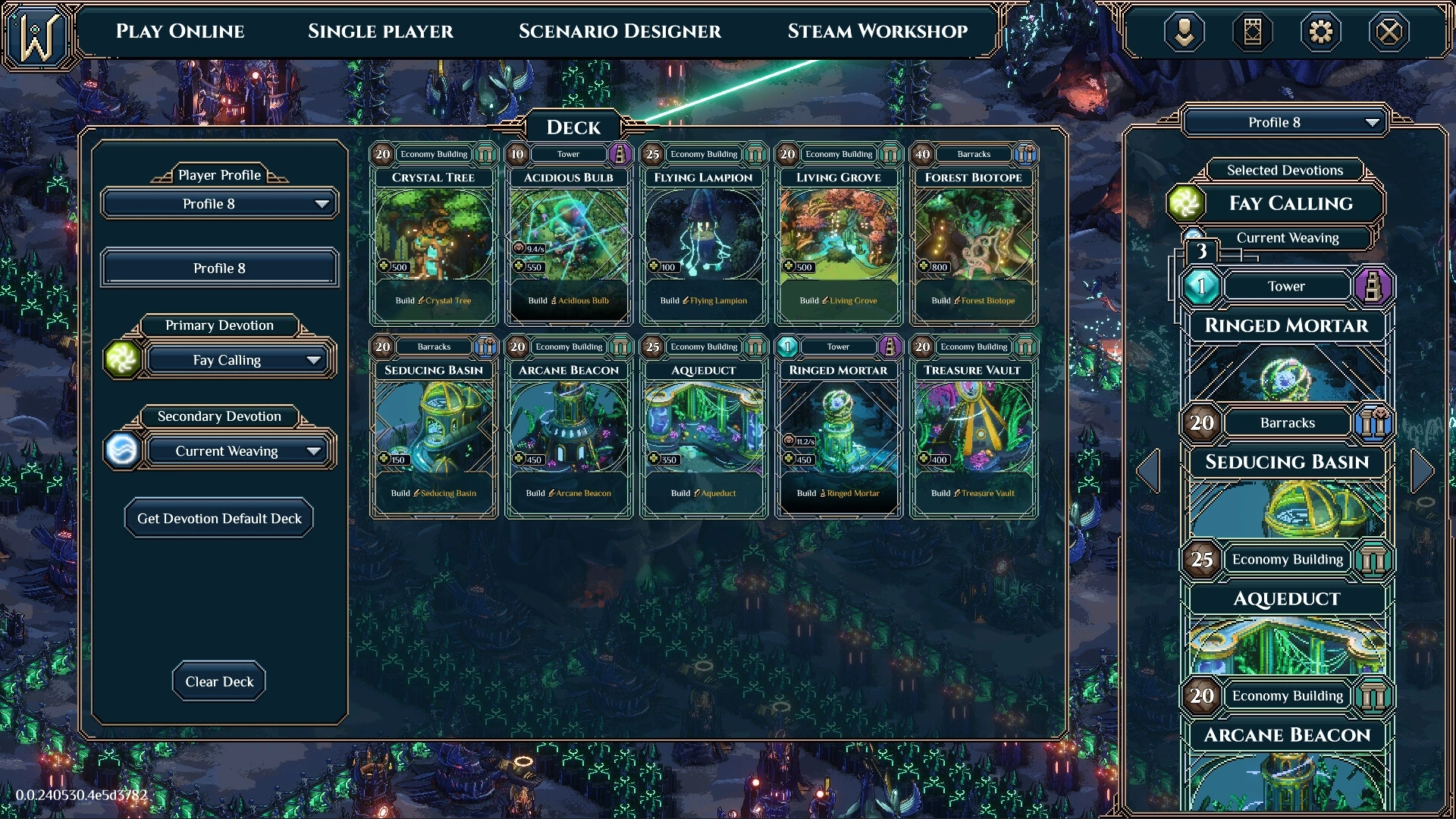Show next devotion cards with right arrow
This screenshot has height=819, width=1456.
1423,471
